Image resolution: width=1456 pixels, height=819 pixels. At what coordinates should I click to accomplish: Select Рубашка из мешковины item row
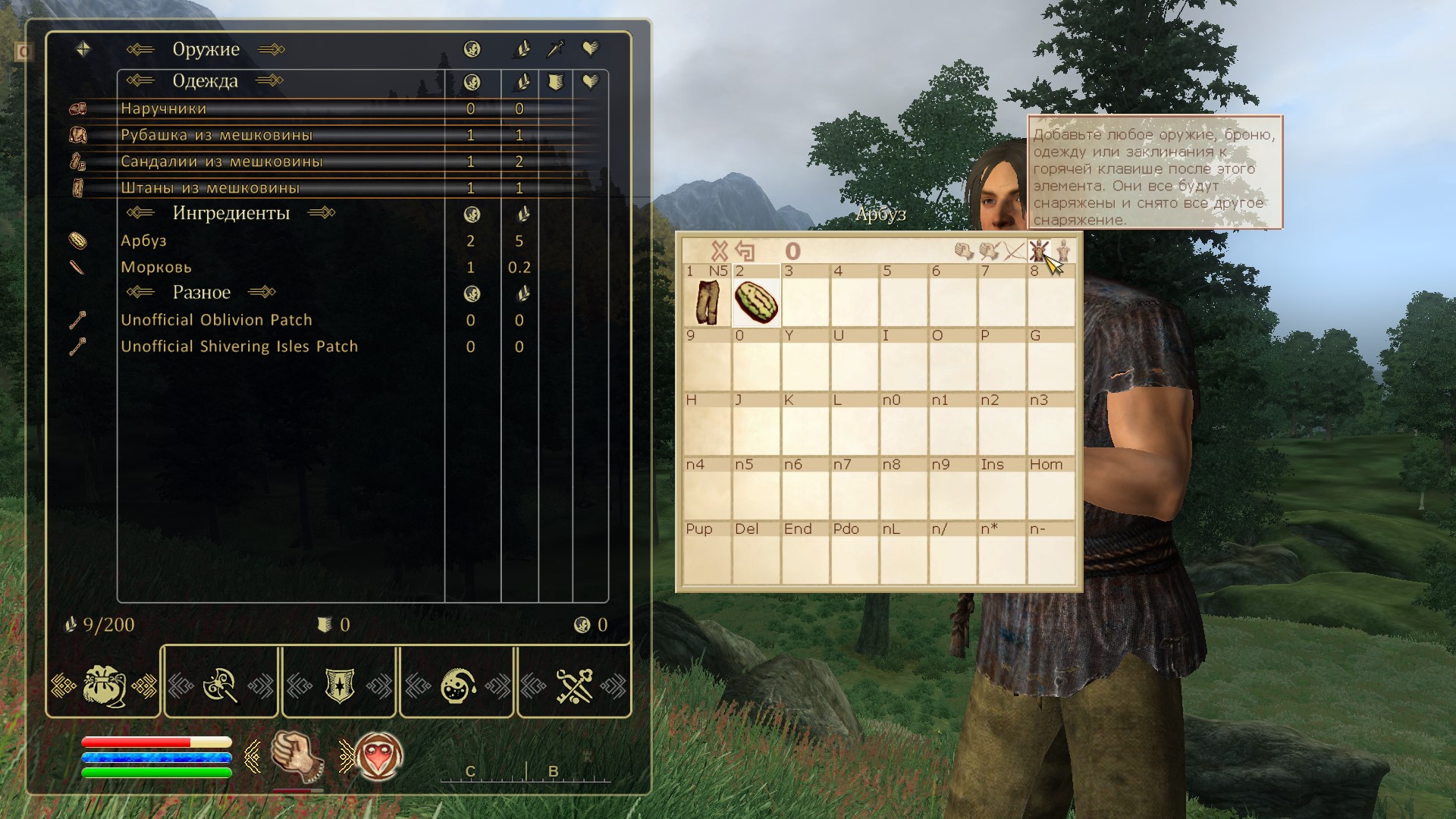(x=216, y=135)
